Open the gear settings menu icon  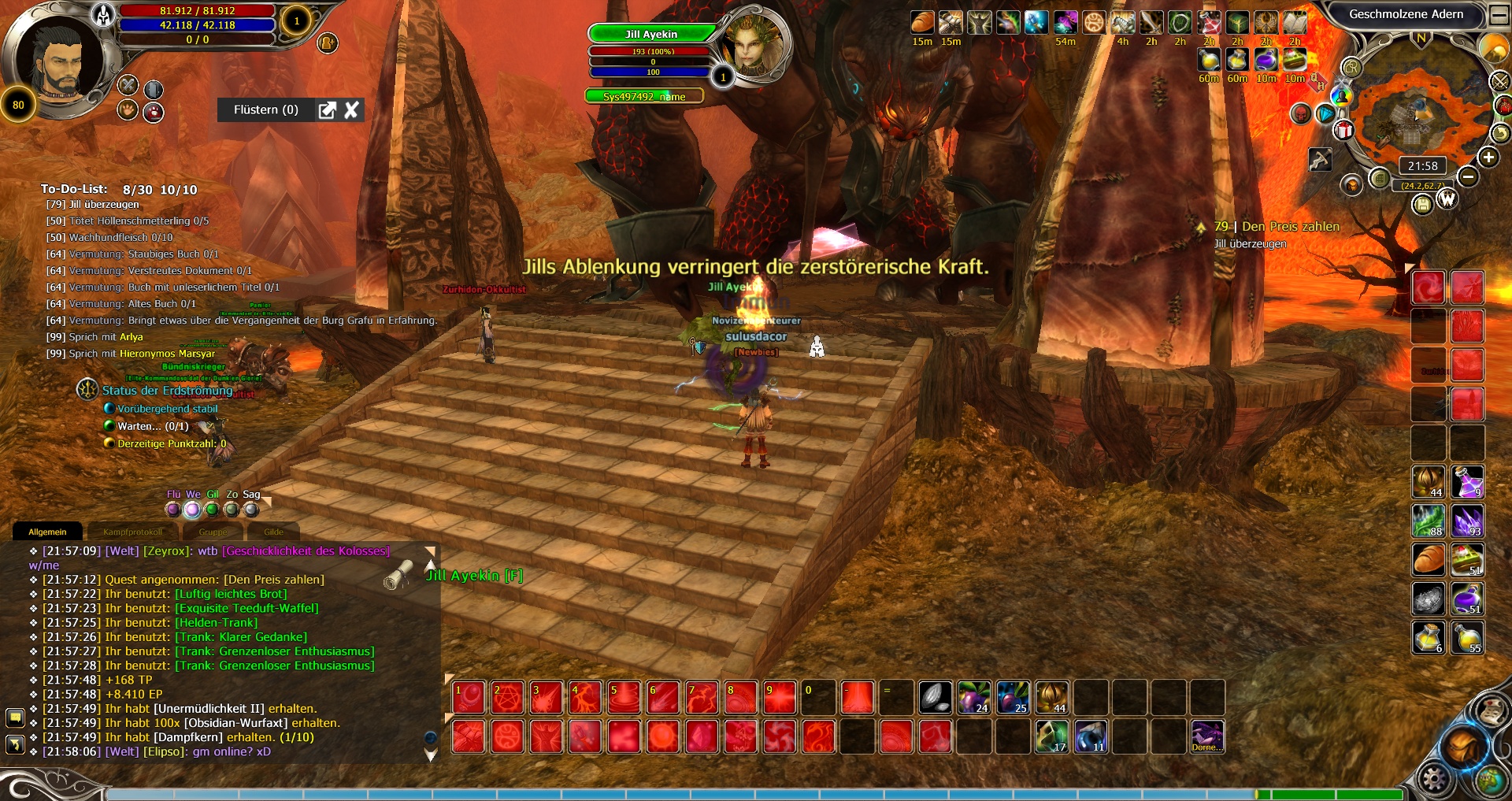[1433, 780]
